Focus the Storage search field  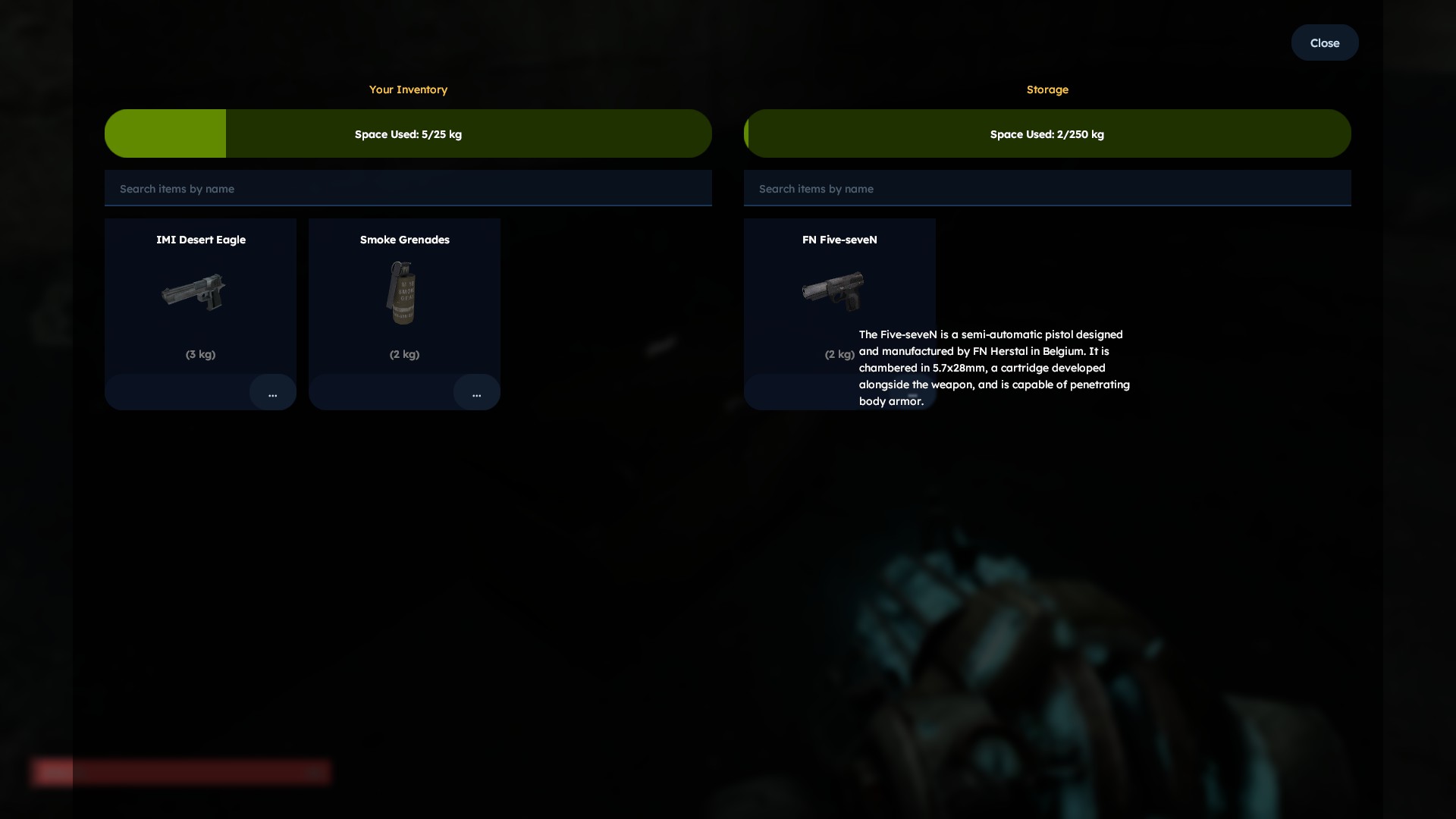(x=1046, y=189)
